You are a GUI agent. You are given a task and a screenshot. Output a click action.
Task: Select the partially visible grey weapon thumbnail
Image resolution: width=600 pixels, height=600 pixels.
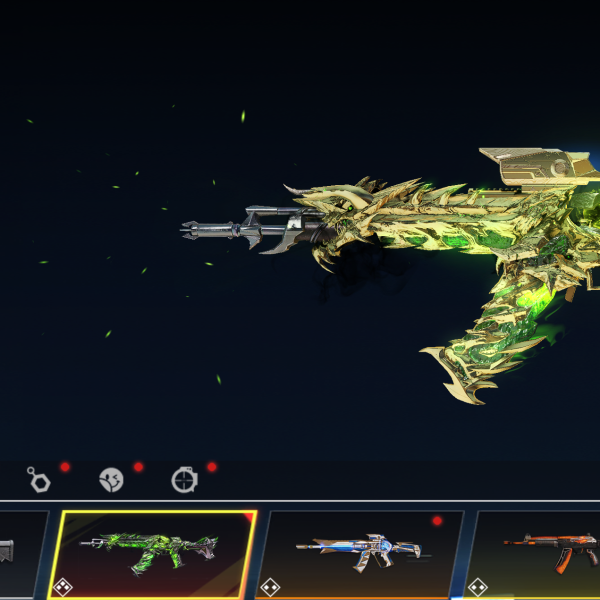[x=20, y=553]
